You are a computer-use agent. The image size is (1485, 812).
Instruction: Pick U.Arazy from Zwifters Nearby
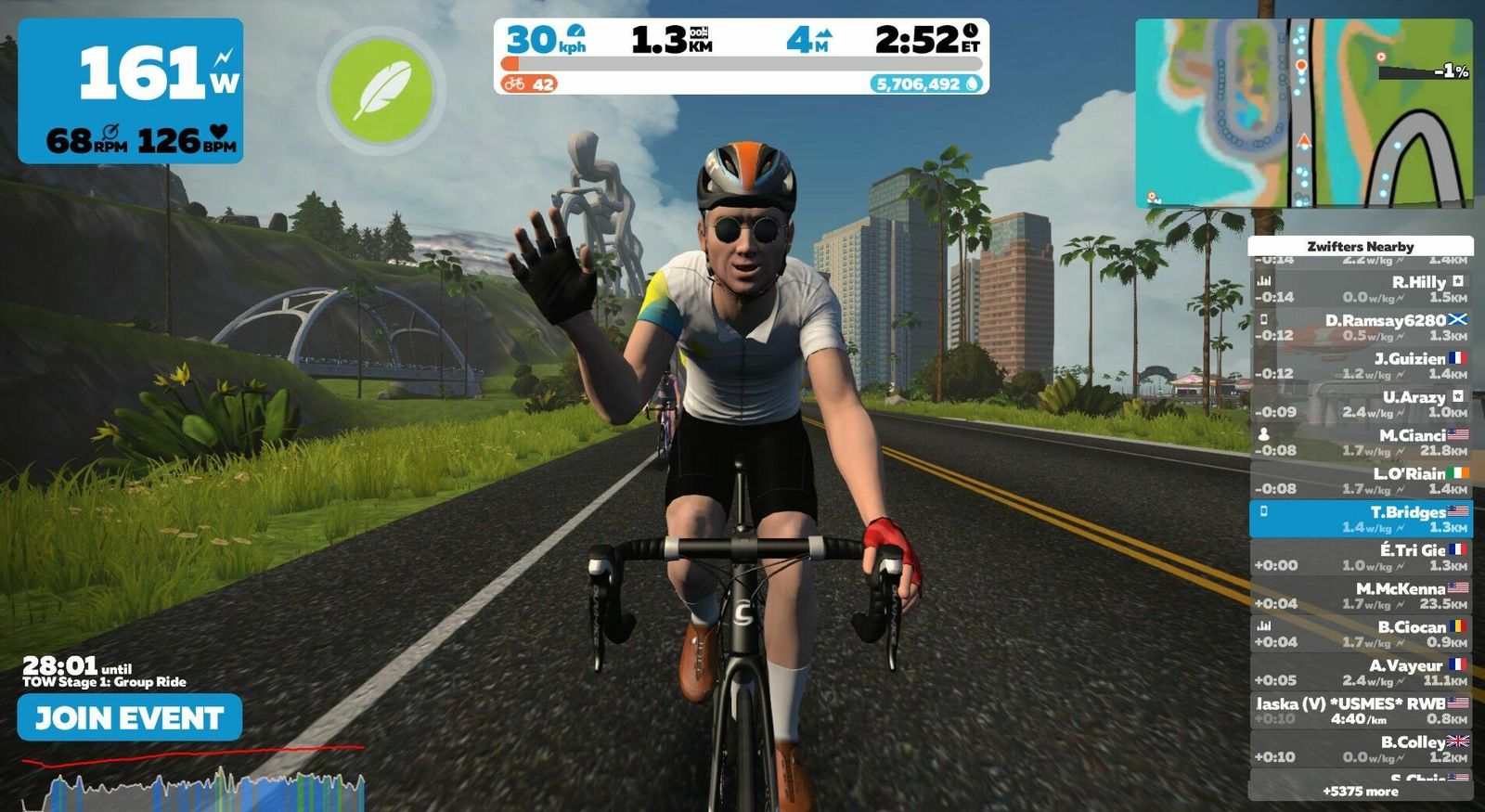tap(1361, 404)
